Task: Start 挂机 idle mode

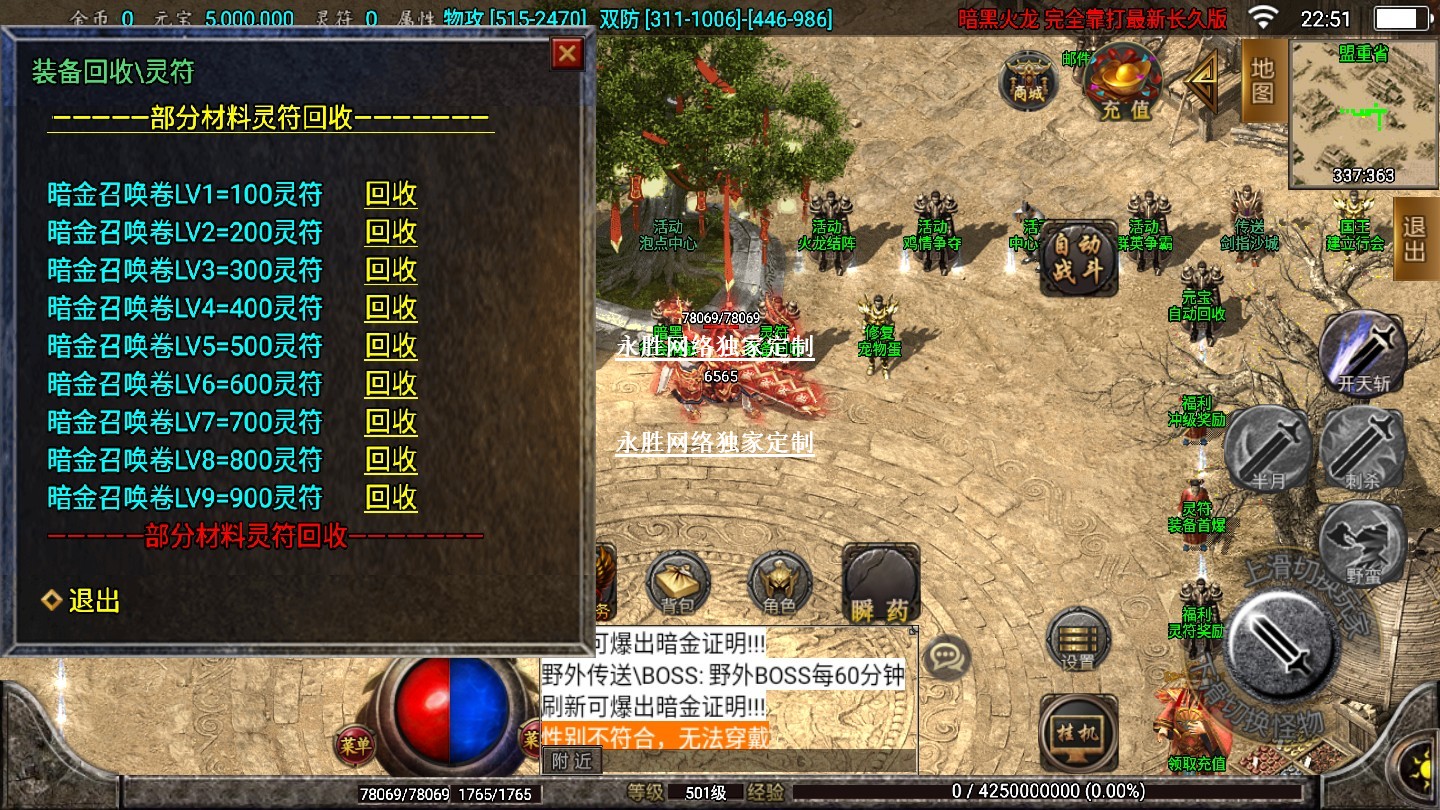Action: pyautogui.click(x=1077, y=733)
